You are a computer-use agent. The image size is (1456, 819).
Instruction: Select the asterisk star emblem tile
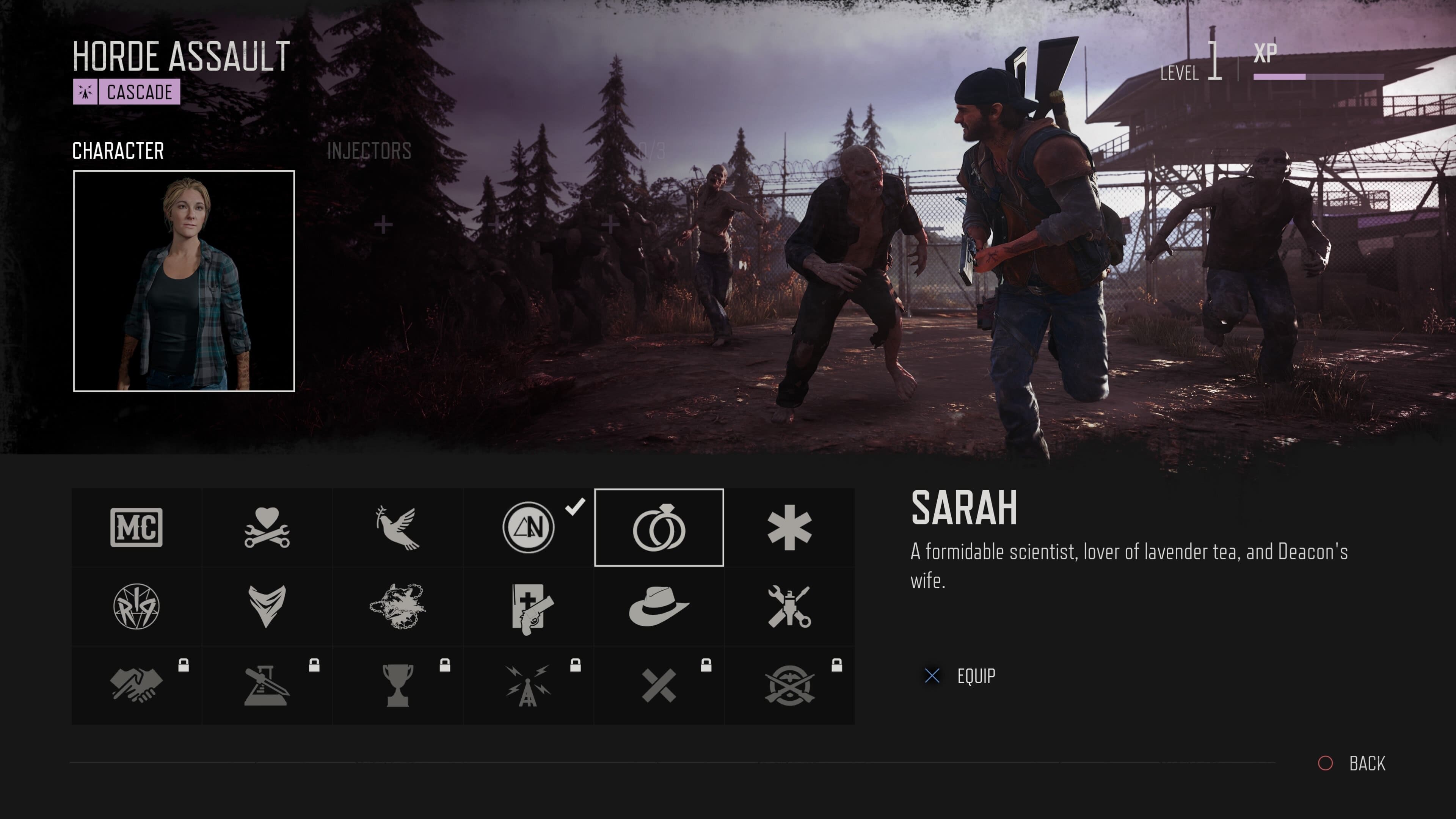pos(789,527)
